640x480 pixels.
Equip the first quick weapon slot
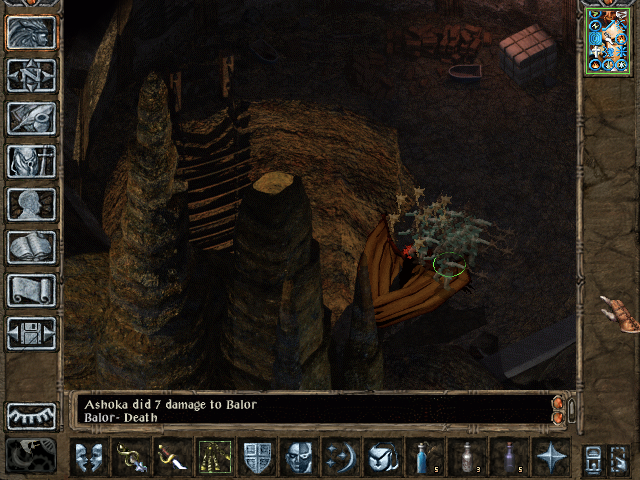(x=131, y=457)
